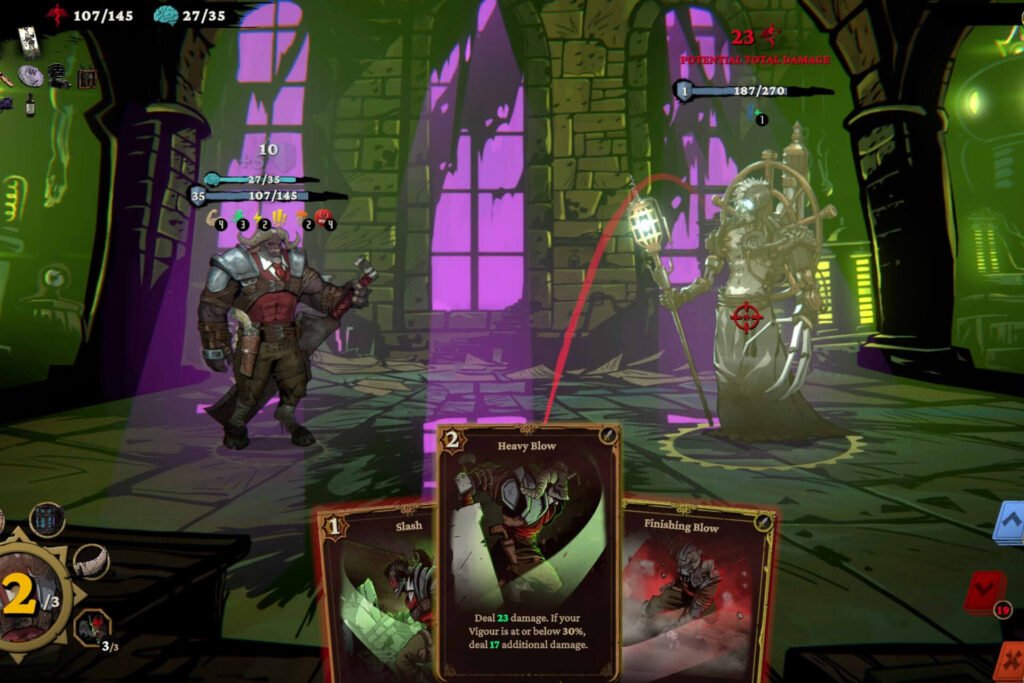Screen dimensions: 1024x683
Task: Use the white bracer round ability
Action: [x=91, y=562]
